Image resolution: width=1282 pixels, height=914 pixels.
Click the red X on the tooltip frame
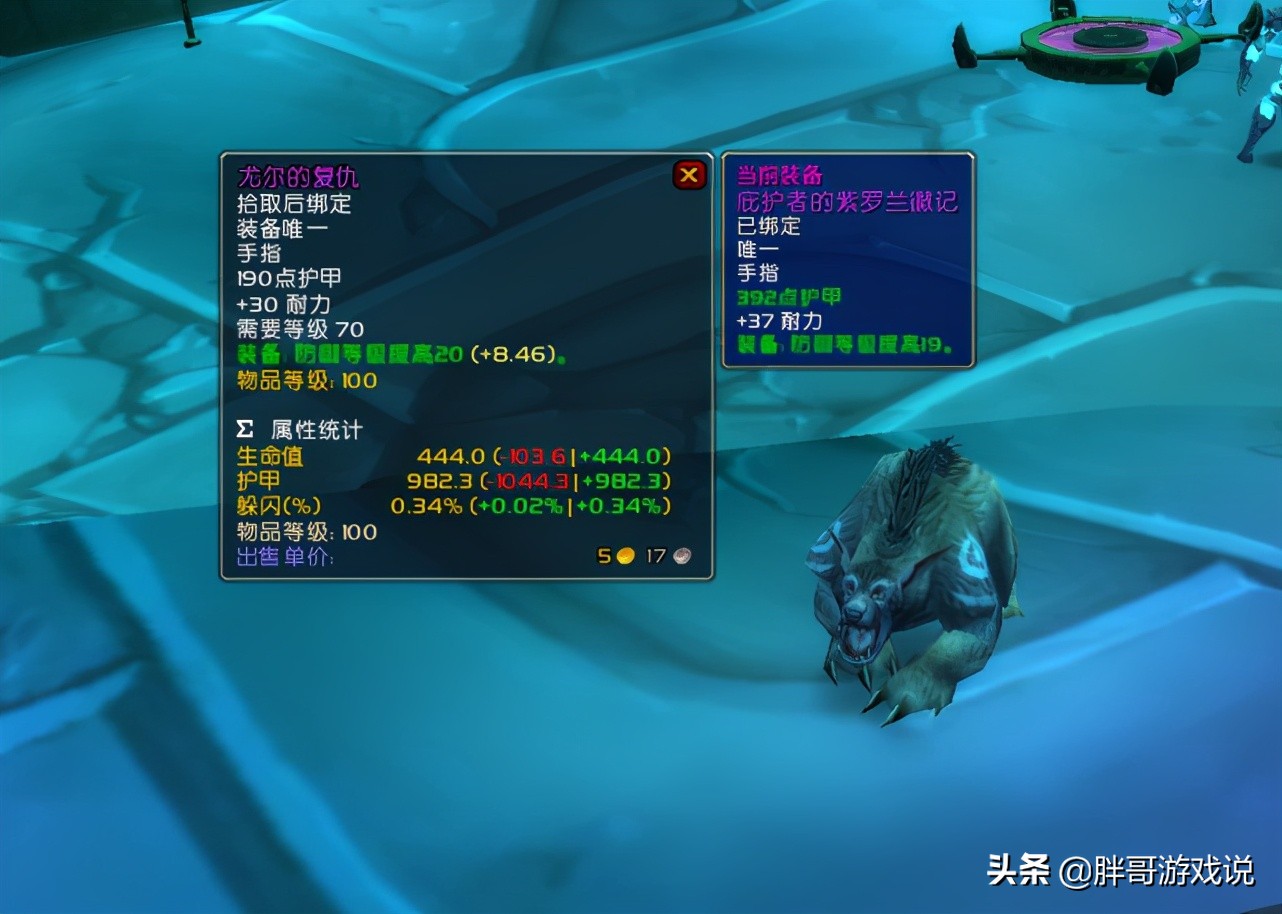point(688,173)
